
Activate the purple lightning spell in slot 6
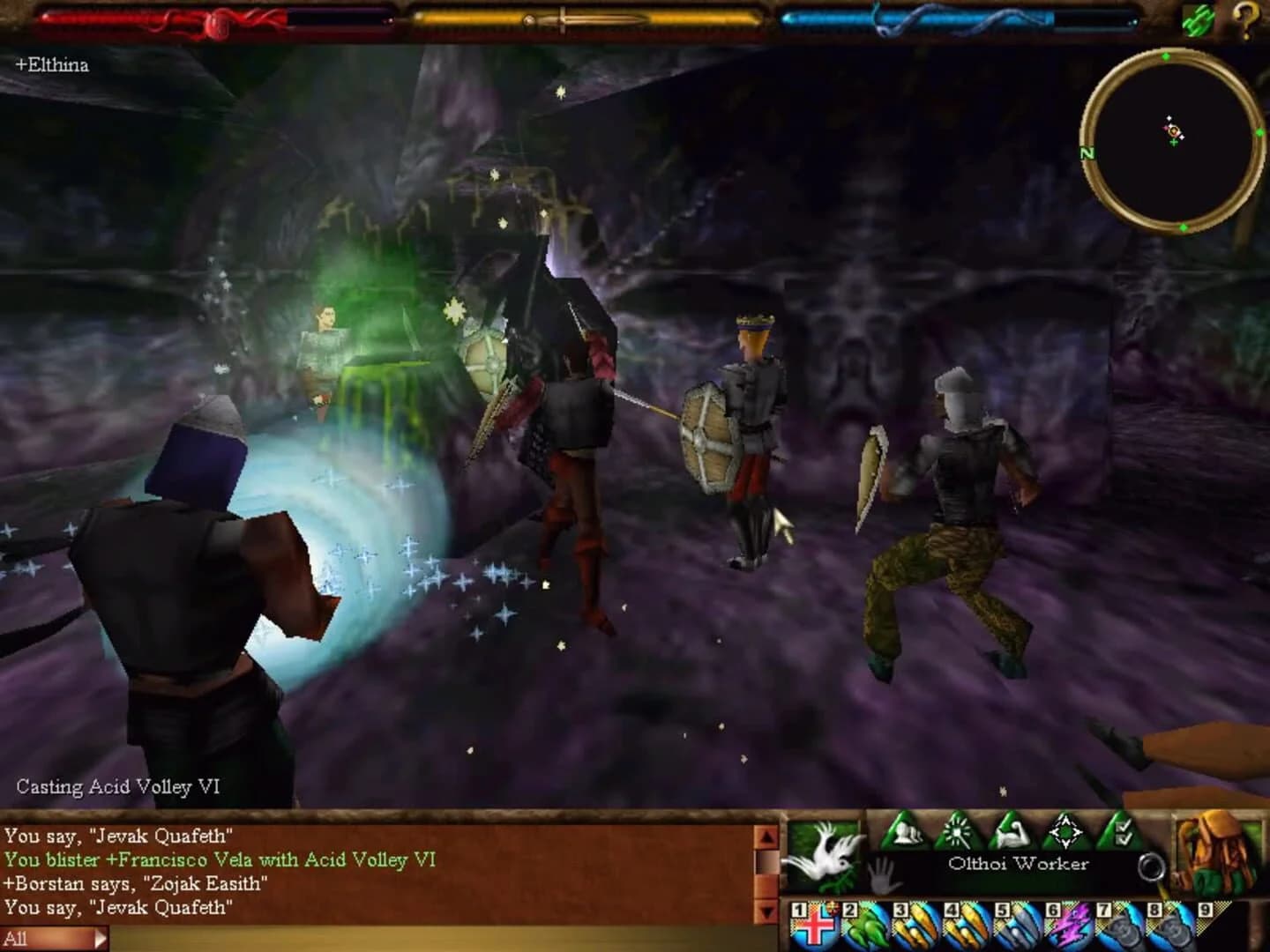[1069, 926]
